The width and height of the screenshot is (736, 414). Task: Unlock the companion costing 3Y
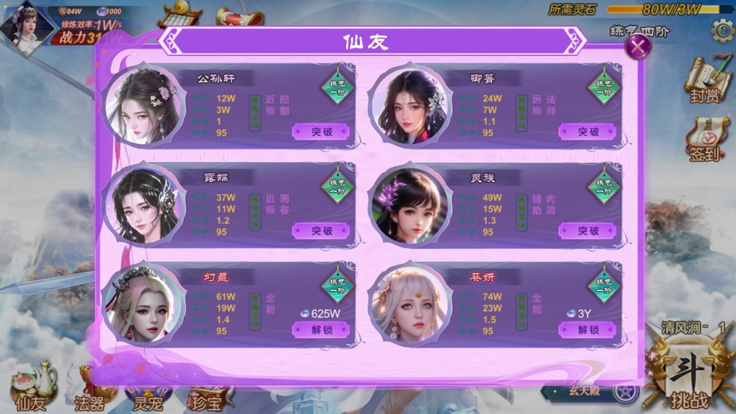[587, 330]
